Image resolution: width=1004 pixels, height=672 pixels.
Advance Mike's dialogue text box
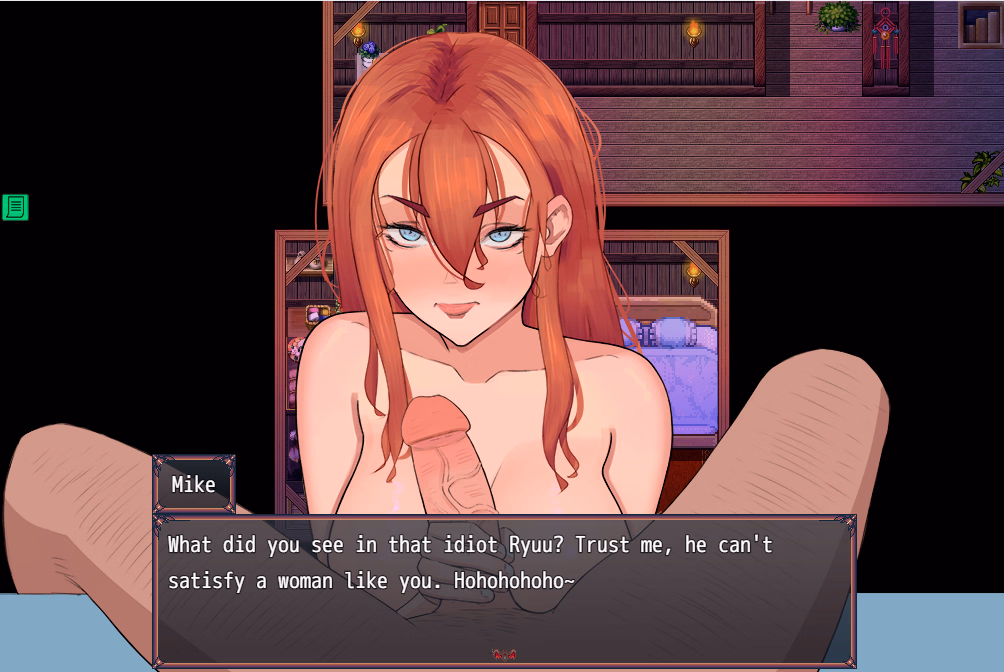pyautogui.click(x=504, y=590)
